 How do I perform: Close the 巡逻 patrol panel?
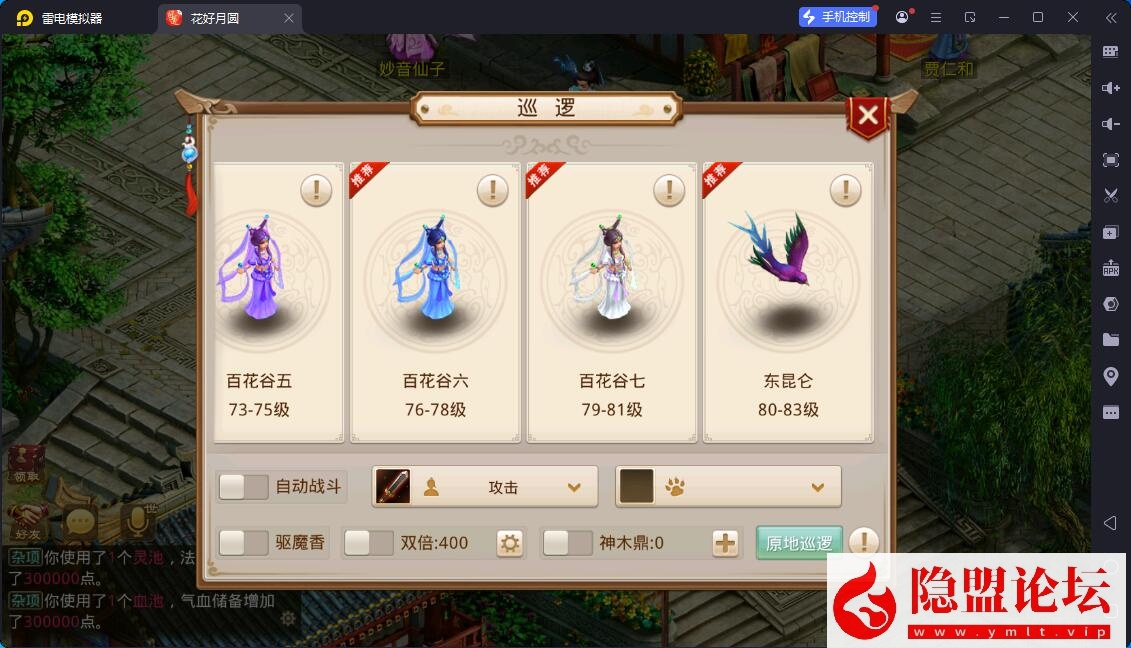[868, 116]
